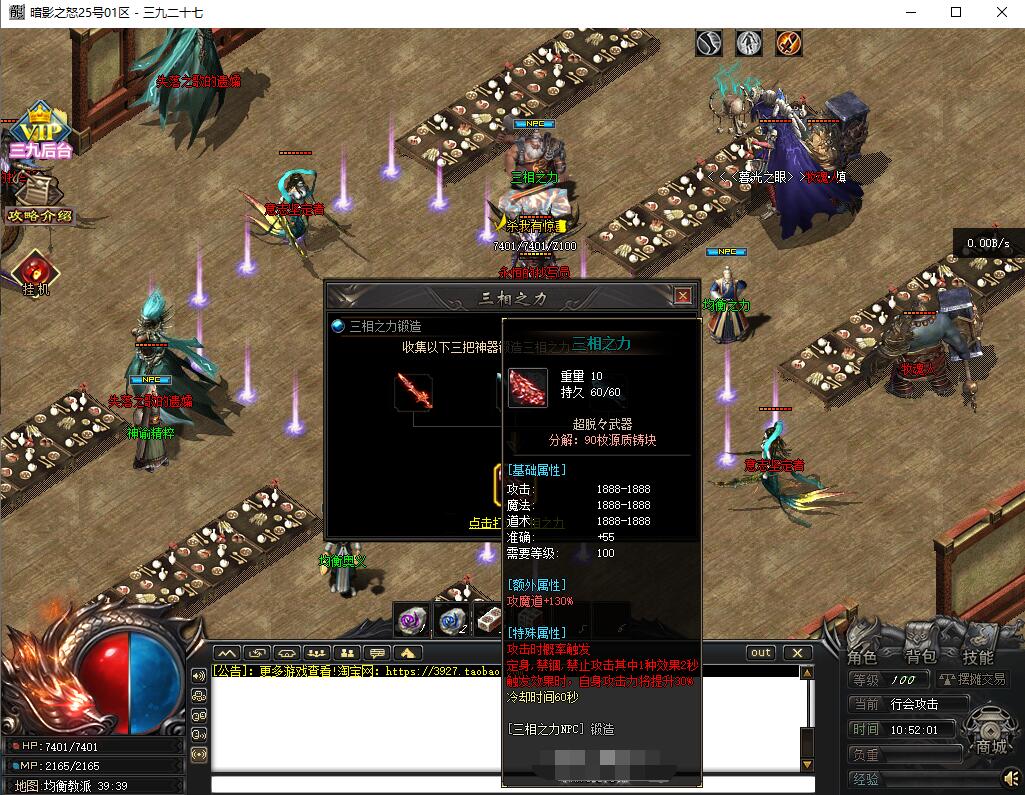Maximize the game window

coord(956,12)
